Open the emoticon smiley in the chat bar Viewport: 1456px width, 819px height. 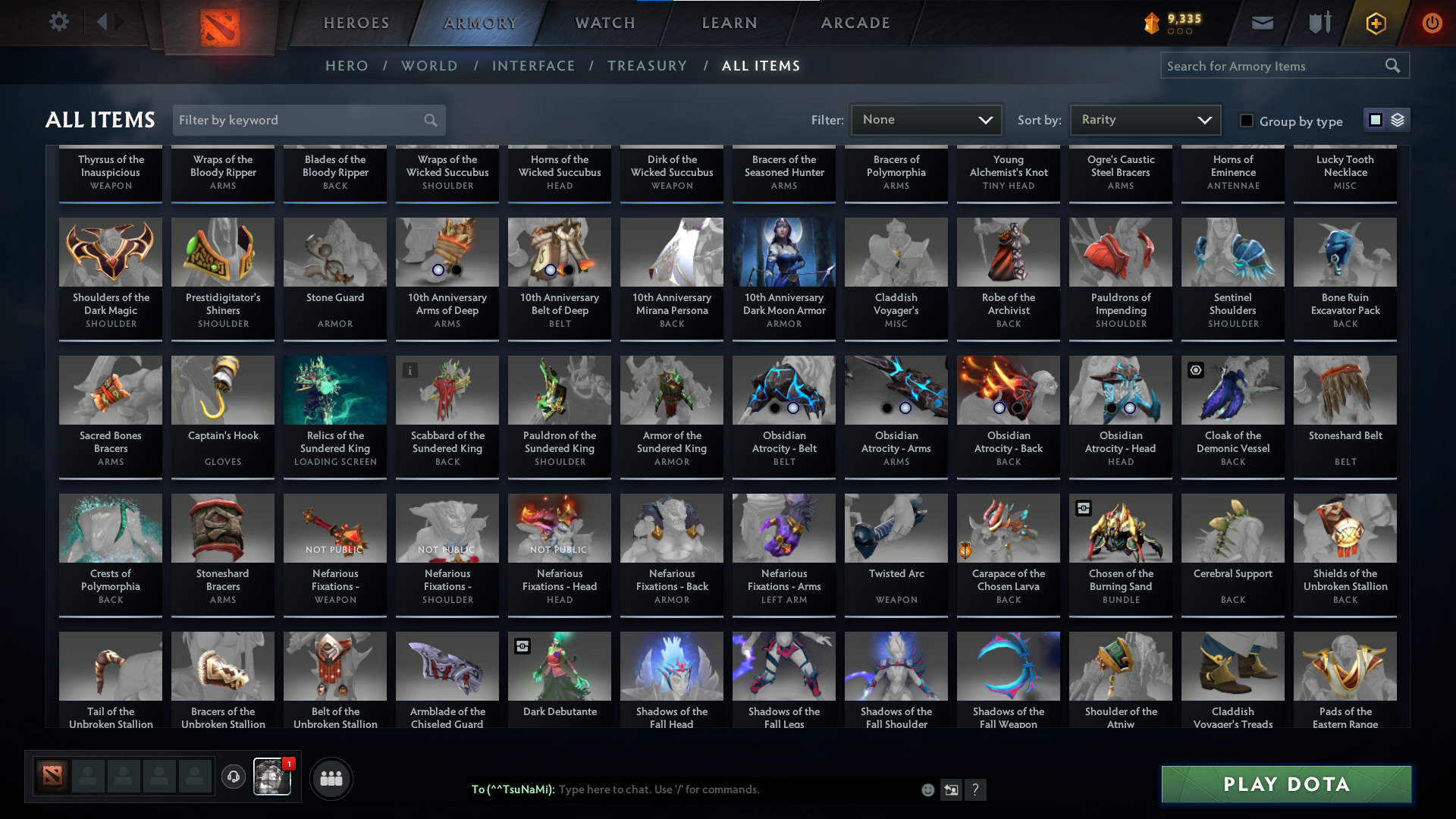click(x=927, y=789)
